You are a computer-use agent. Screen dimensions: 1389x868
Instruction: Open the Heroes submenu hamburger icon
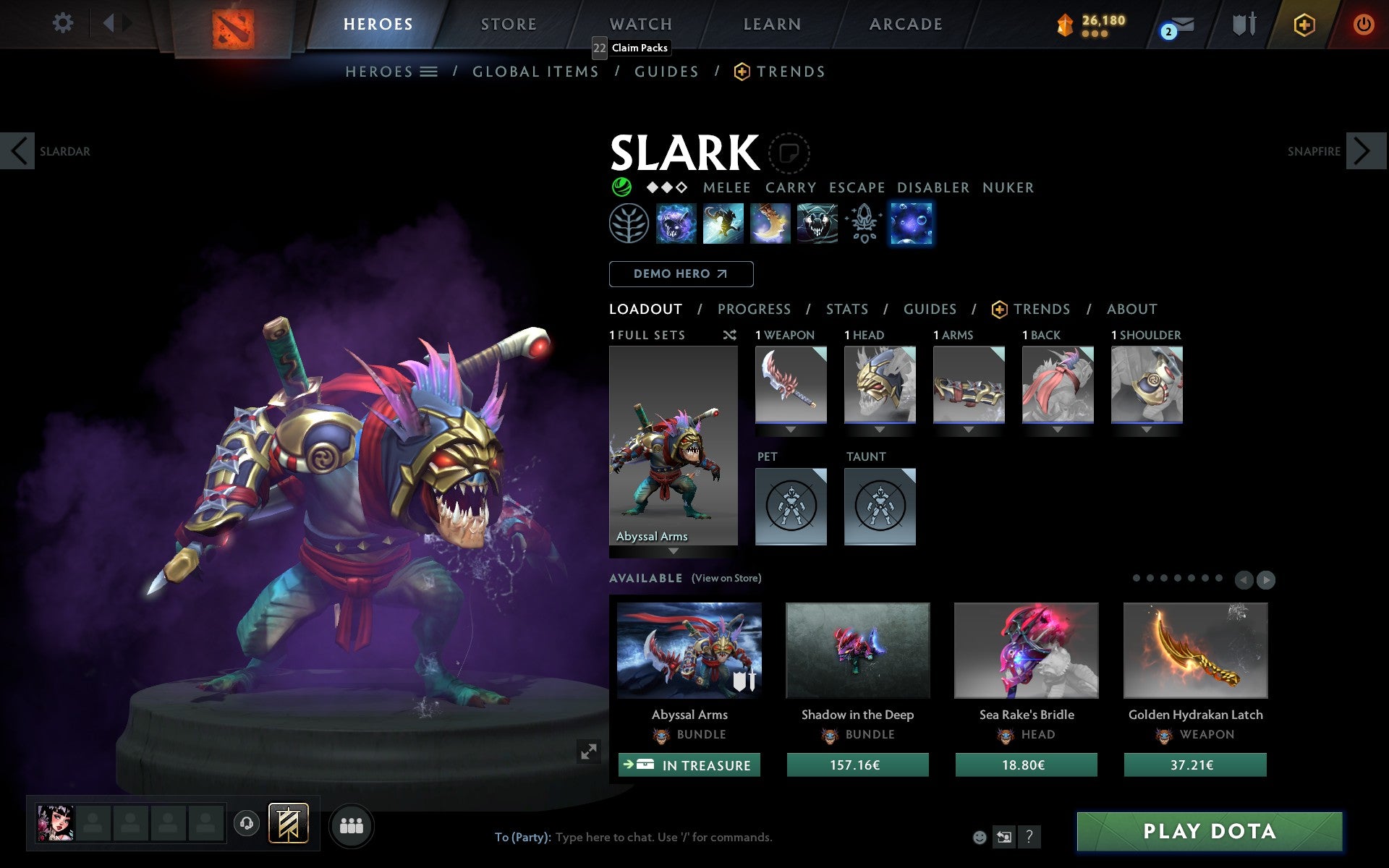(429, 71)
